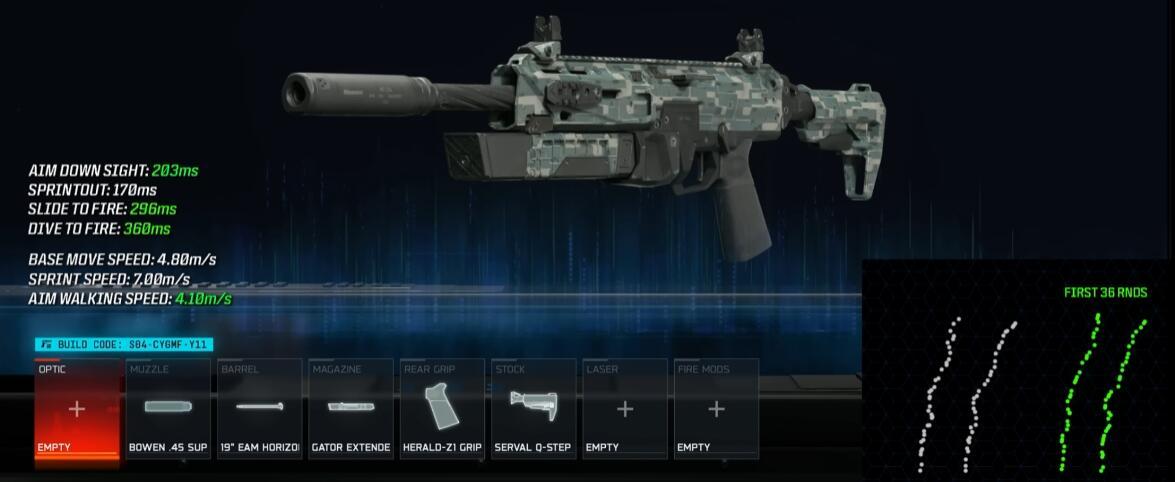The width and height of the screenshot is (1175, 482).
Task: Open the empty Fire Mods slot
Action: [716, 409]
